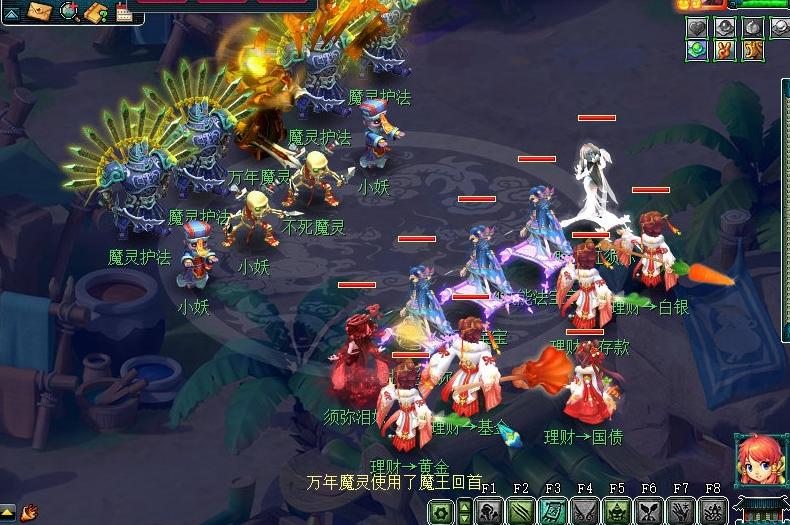Viewport: 790px width, 525px height.
Task: Activate the F3 scroll skill
Action: point(553,512)
